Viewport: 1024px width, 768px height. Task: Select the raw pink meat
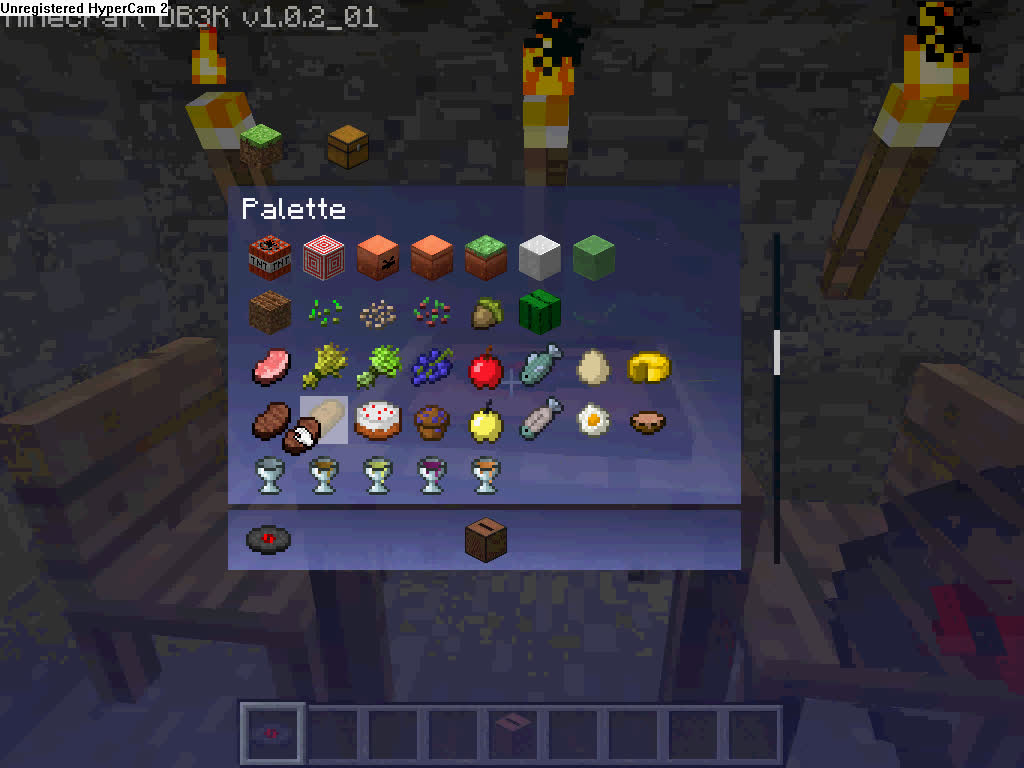click(x=270, y=367)
